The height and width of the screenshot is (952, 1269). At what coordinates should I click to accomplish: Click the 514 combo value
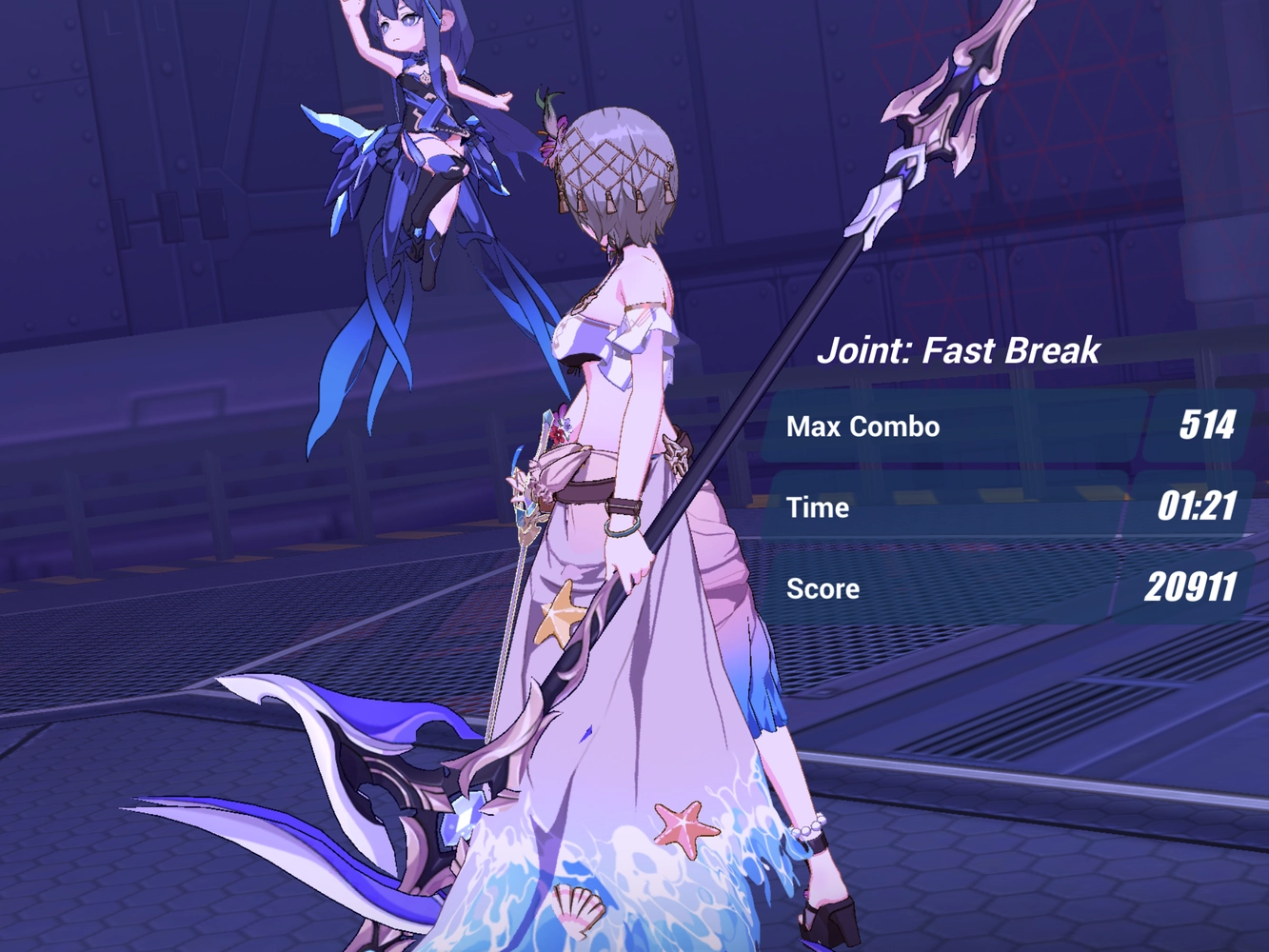coord(1206,426)
